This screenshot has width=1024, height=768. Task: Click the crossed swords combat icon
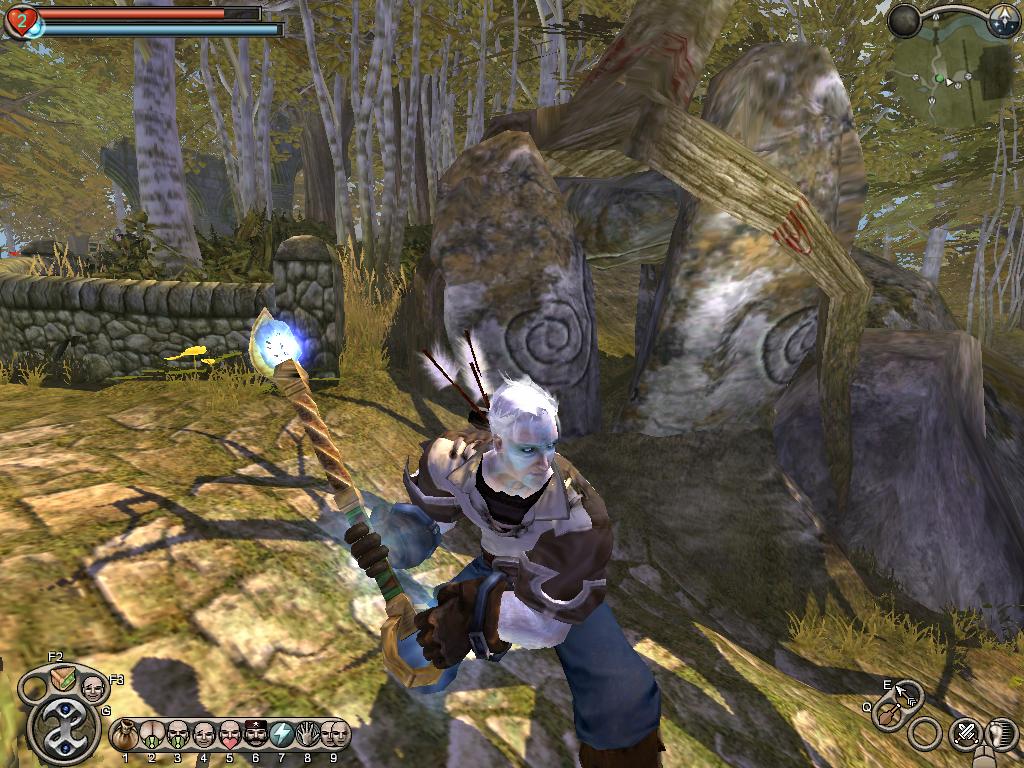coord(966,735)
